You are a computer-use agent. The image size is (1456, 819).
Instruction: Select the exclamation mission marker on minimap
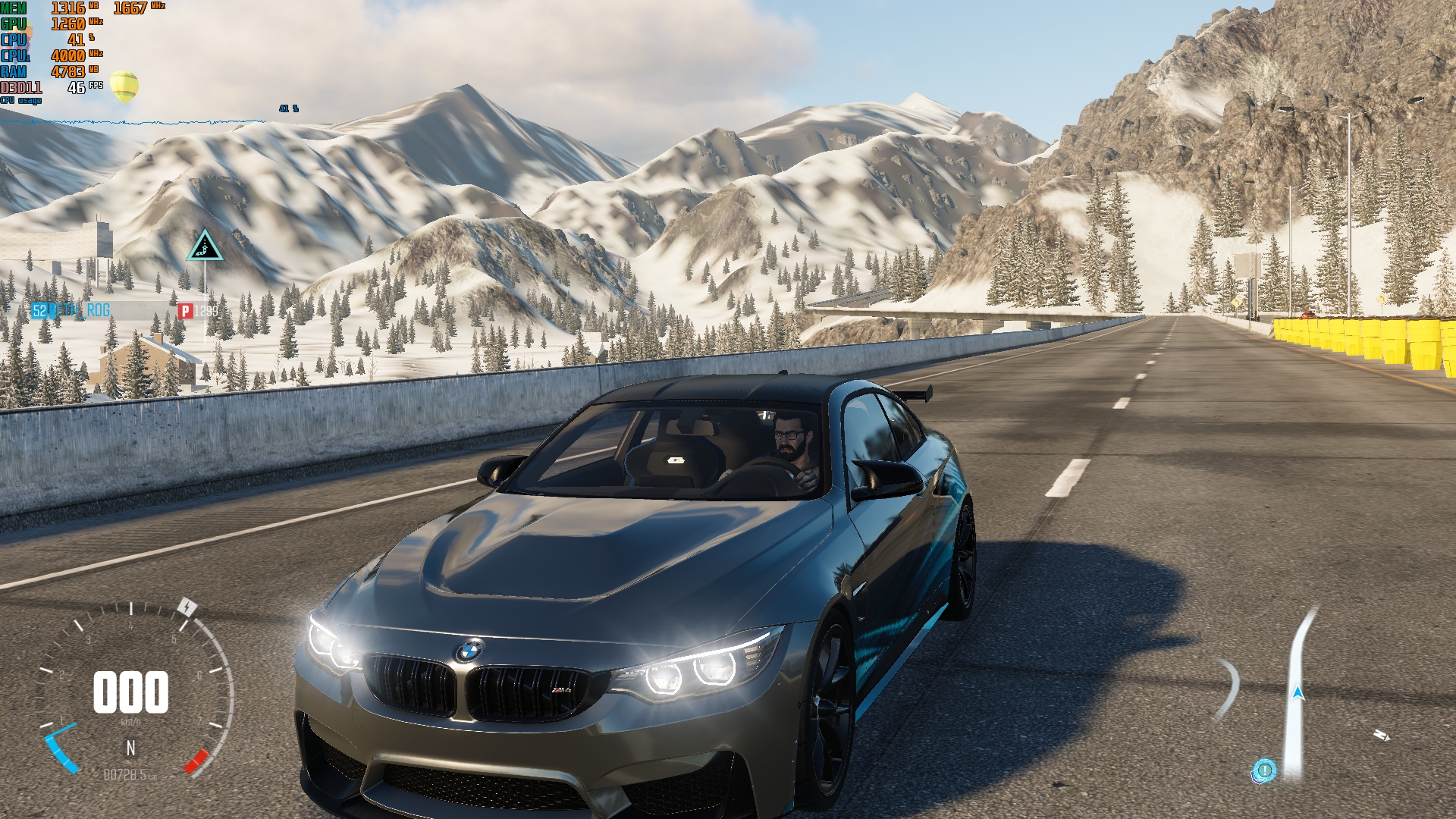1264,770
